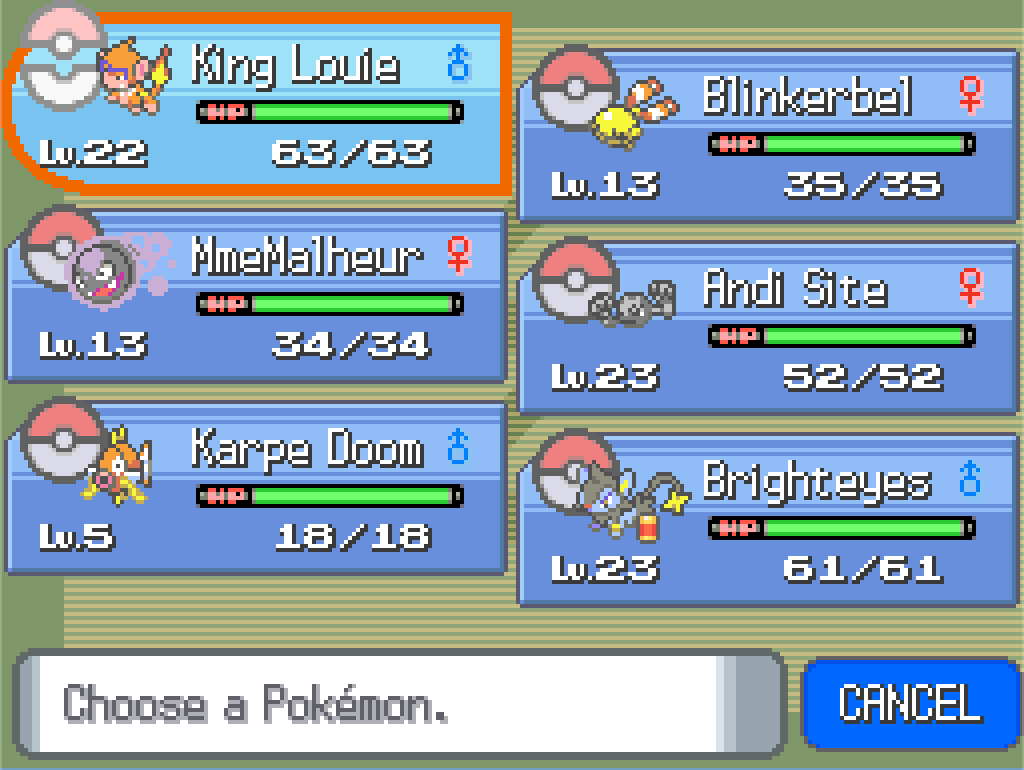The image size is (1024, 770).
Task: Choose Blinkerbel in the party list
Action: tap(768, 135)
